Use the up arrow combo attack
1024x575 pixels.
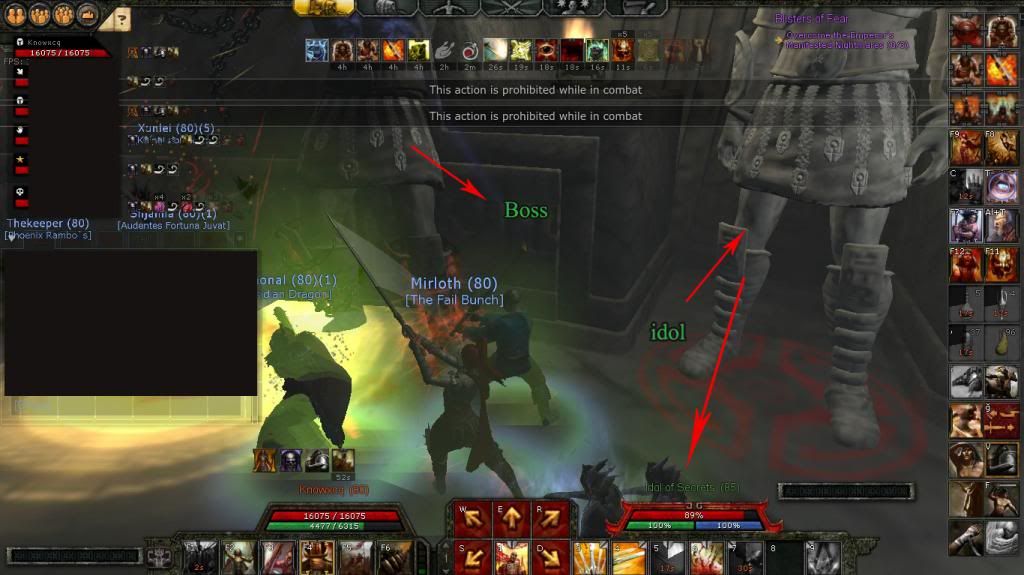point(510,518)
